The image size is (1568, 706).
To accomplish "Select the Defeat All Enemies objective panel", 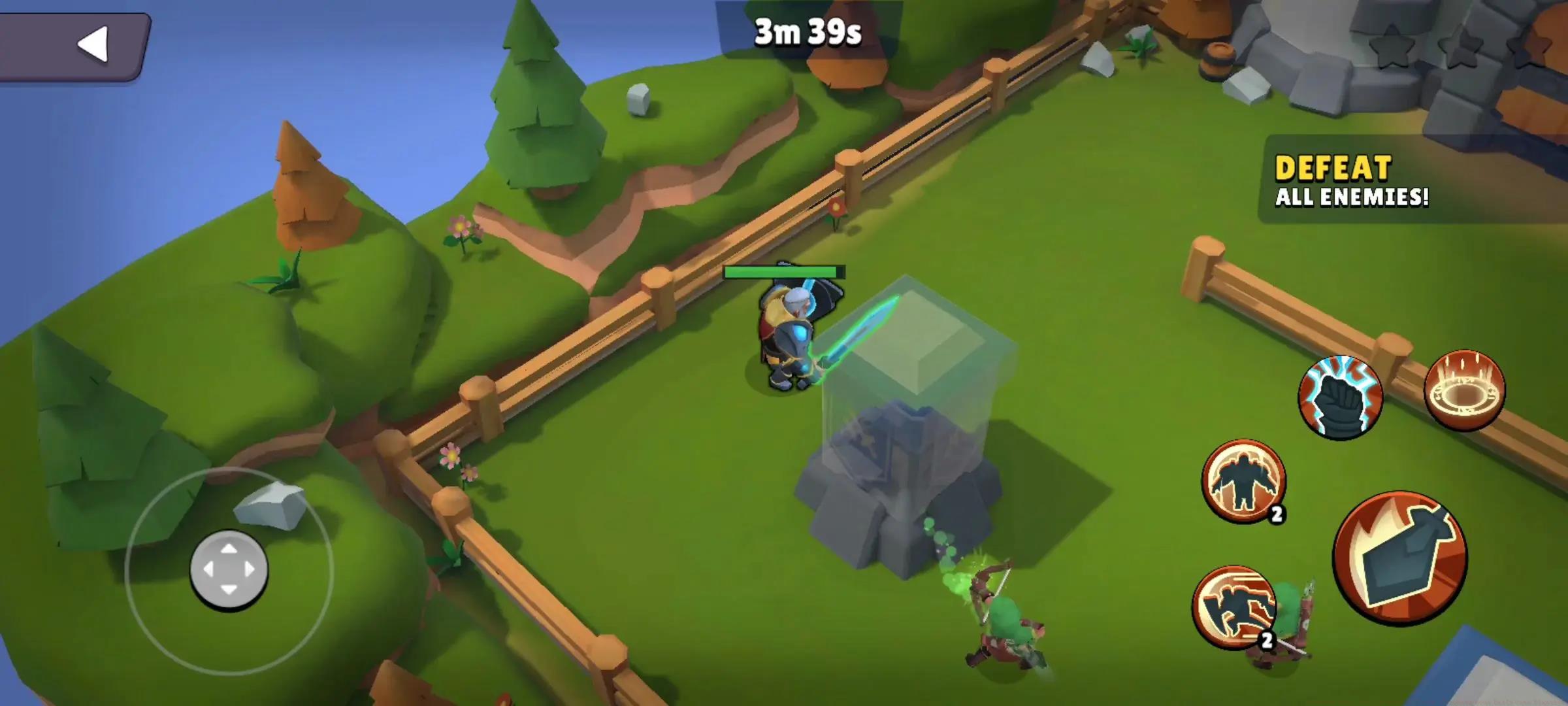I will tap(1352, 180).
